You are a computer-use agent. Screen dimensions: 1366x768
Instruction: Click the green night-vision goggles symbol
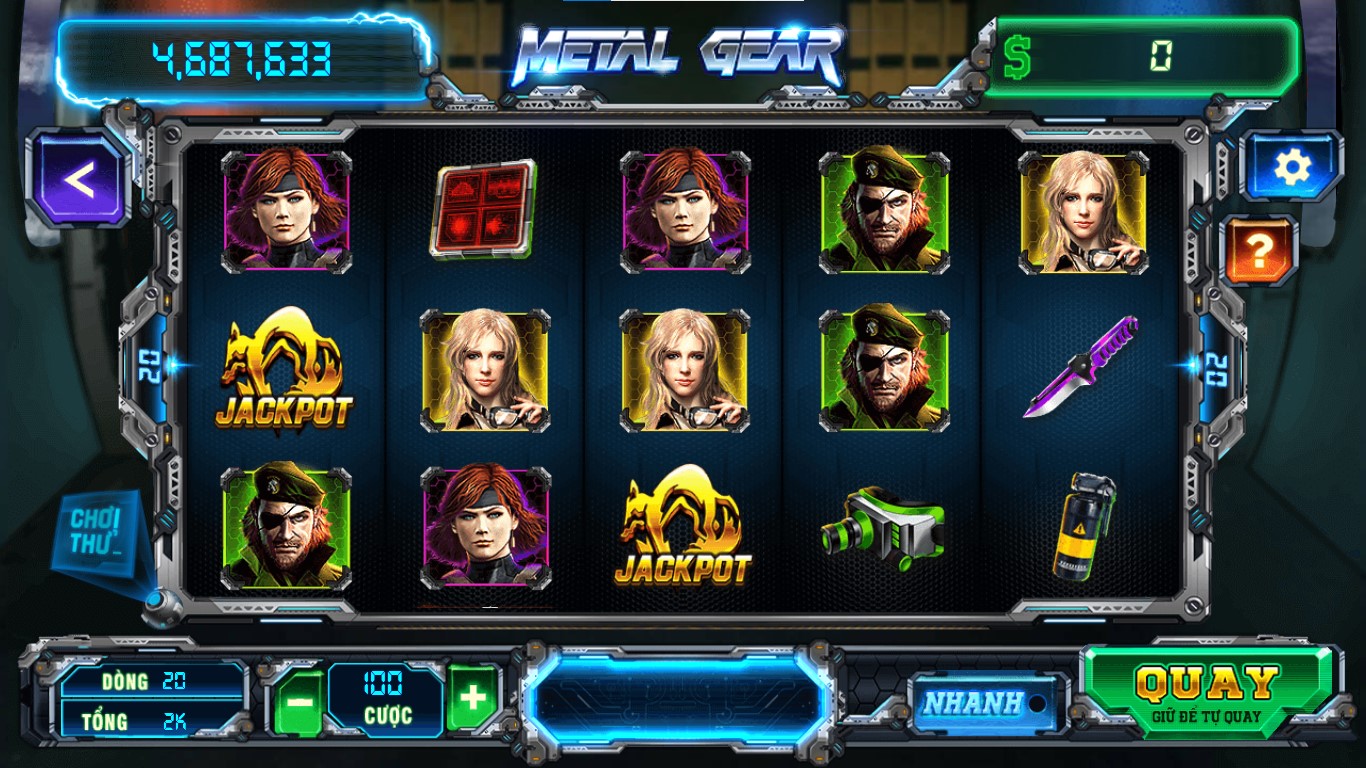tap(881, 528)
